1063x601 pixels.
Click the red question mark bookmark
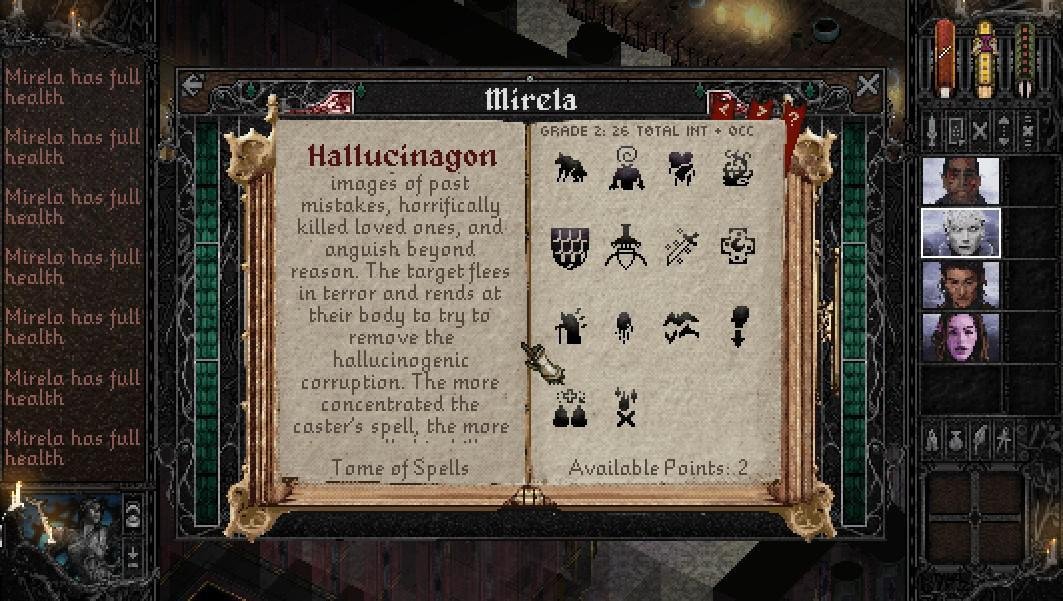coord(795,120)
